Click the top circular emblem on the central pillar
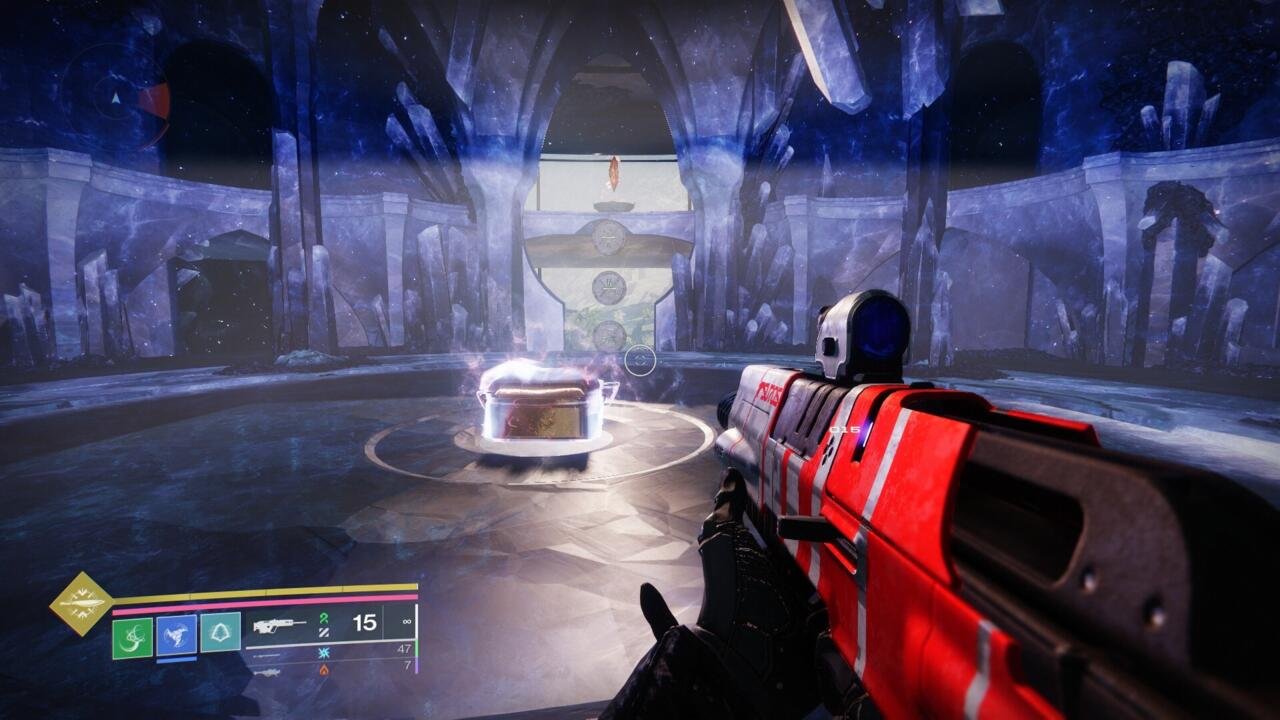The width and height of the screenshot is (1280, 720). coord(607,235)
